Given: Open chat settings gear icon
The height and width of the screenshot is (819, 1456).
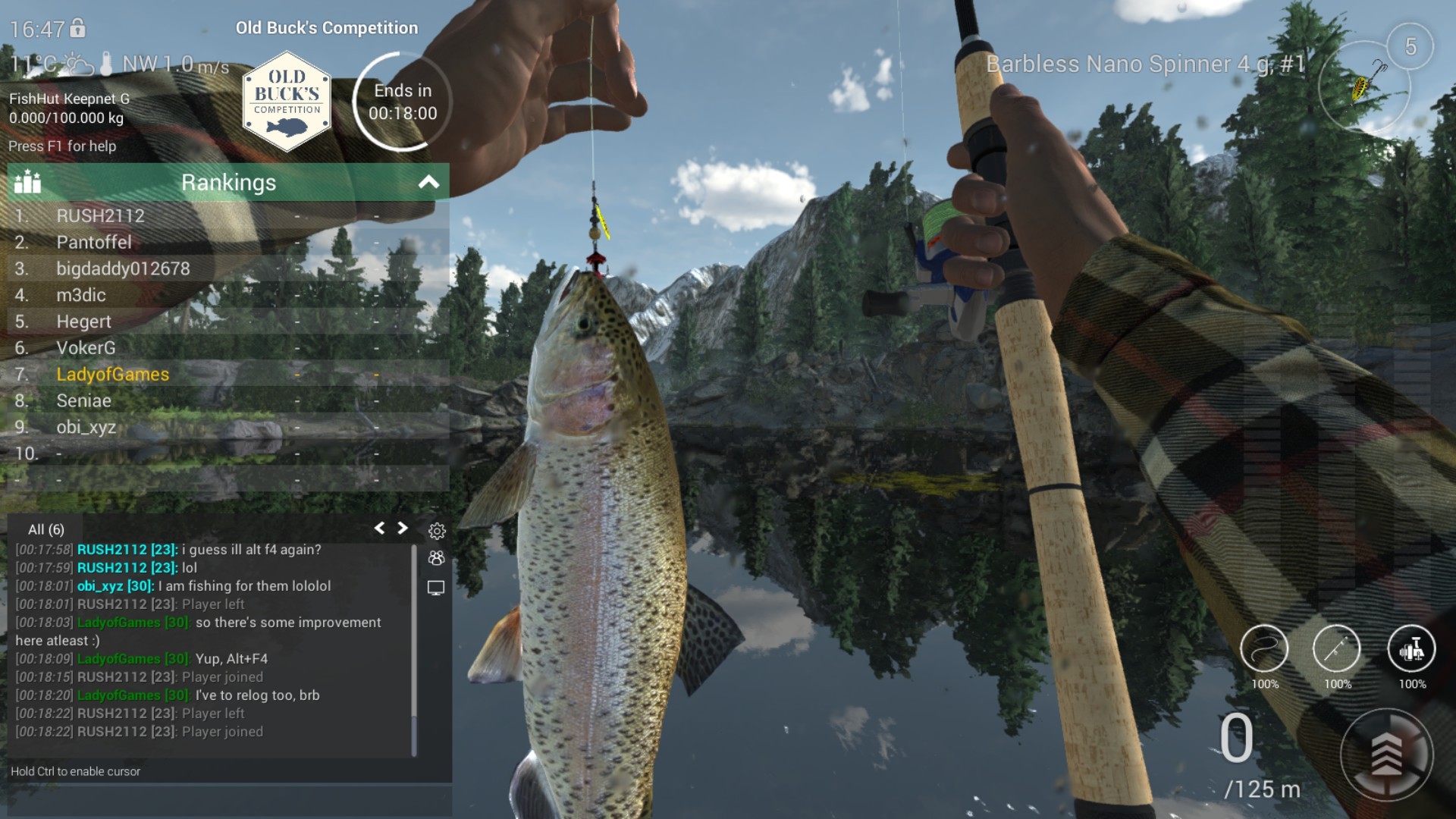Looking at the screenshot, I should (437, 531).
